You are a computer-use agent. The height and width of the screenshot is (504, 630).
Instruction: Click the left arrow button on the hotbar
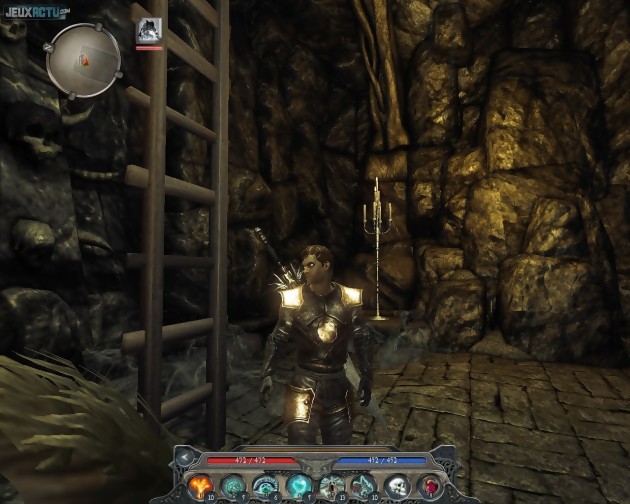coord(184,458)
